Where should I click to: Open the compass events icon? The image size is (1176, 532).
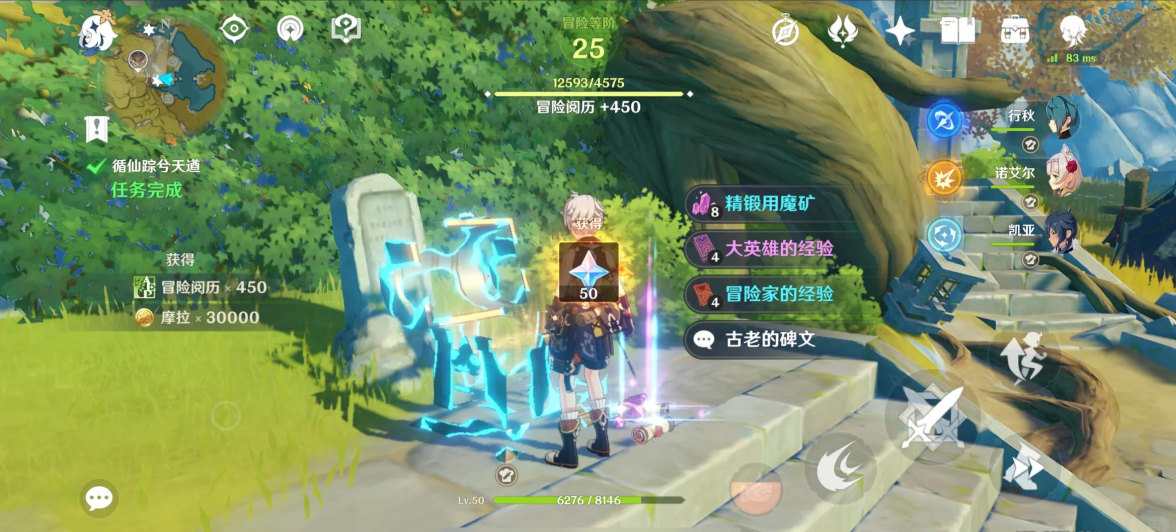(786, 32)
